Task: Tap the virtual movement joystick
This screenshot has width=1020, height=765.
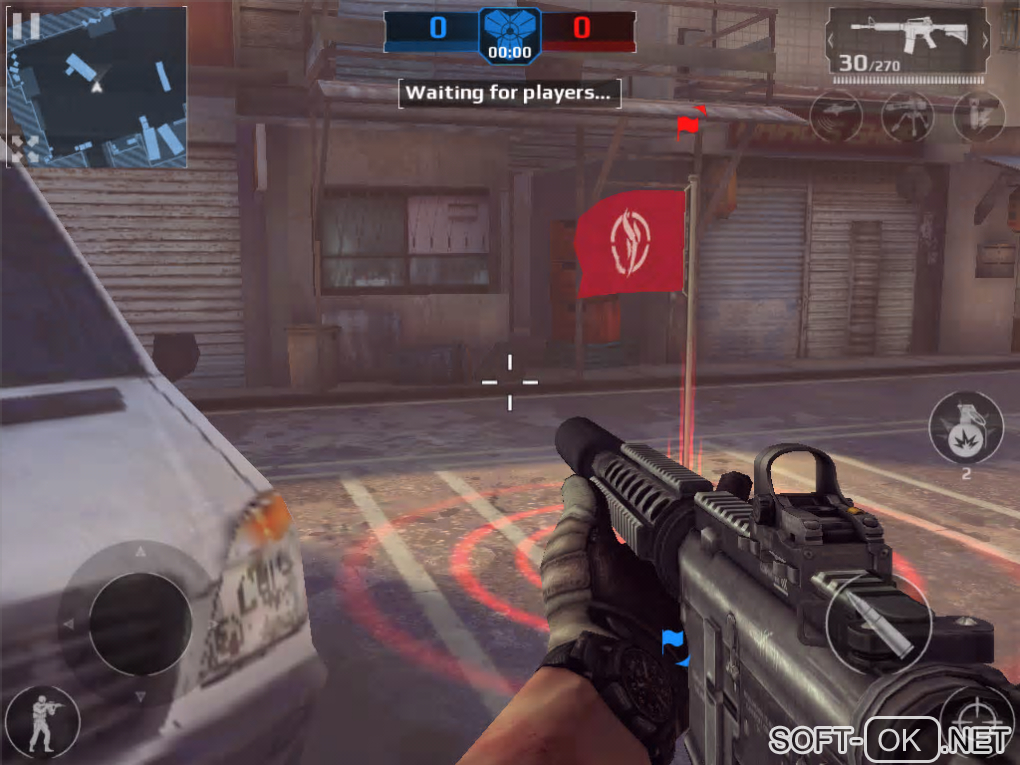Action: (x=140, y=622)
